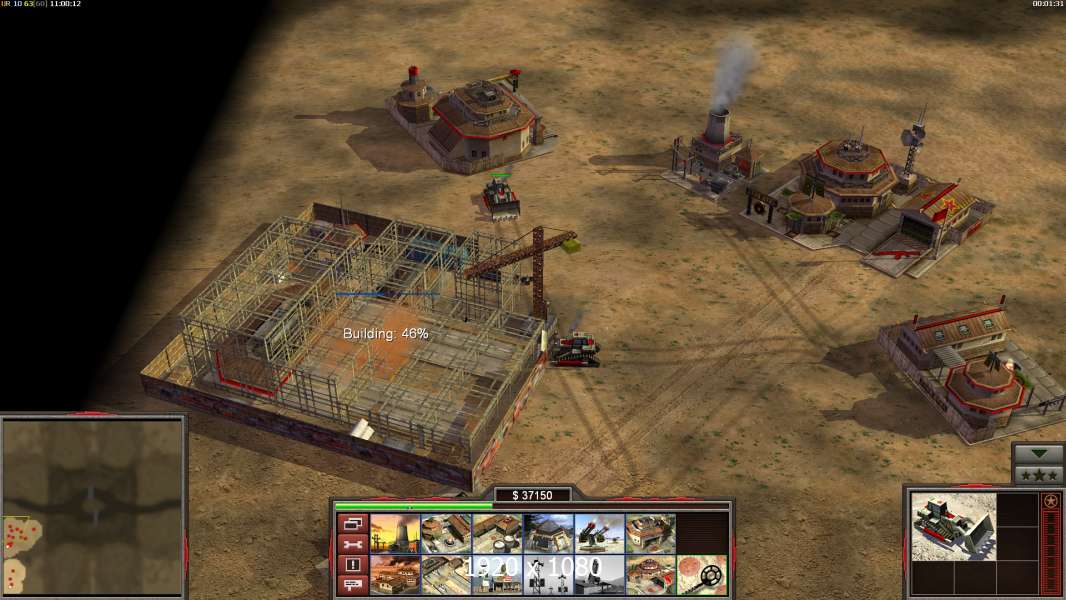Screen dimensions: 1066x600
Task: Pick the Supply Center build icon
Action: tap(497, 533)
